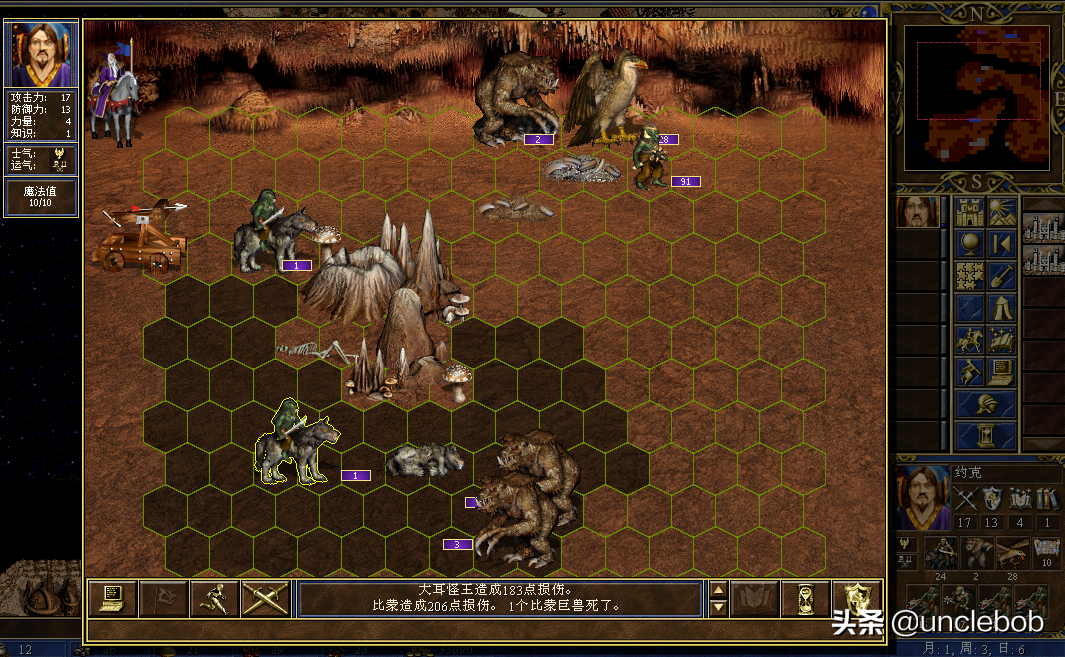Click the combat log down arrow
This screenshot has height=657, width=1065.
click(717, 607)
